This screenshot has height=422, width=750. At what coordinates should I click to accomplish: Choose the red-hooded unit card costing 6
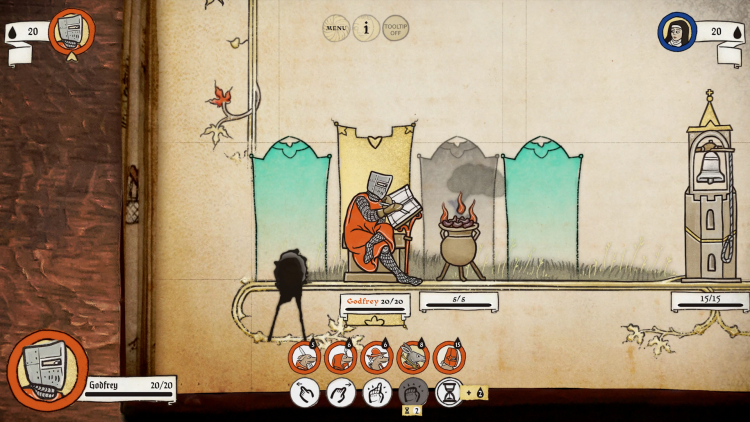coord(340,358)
